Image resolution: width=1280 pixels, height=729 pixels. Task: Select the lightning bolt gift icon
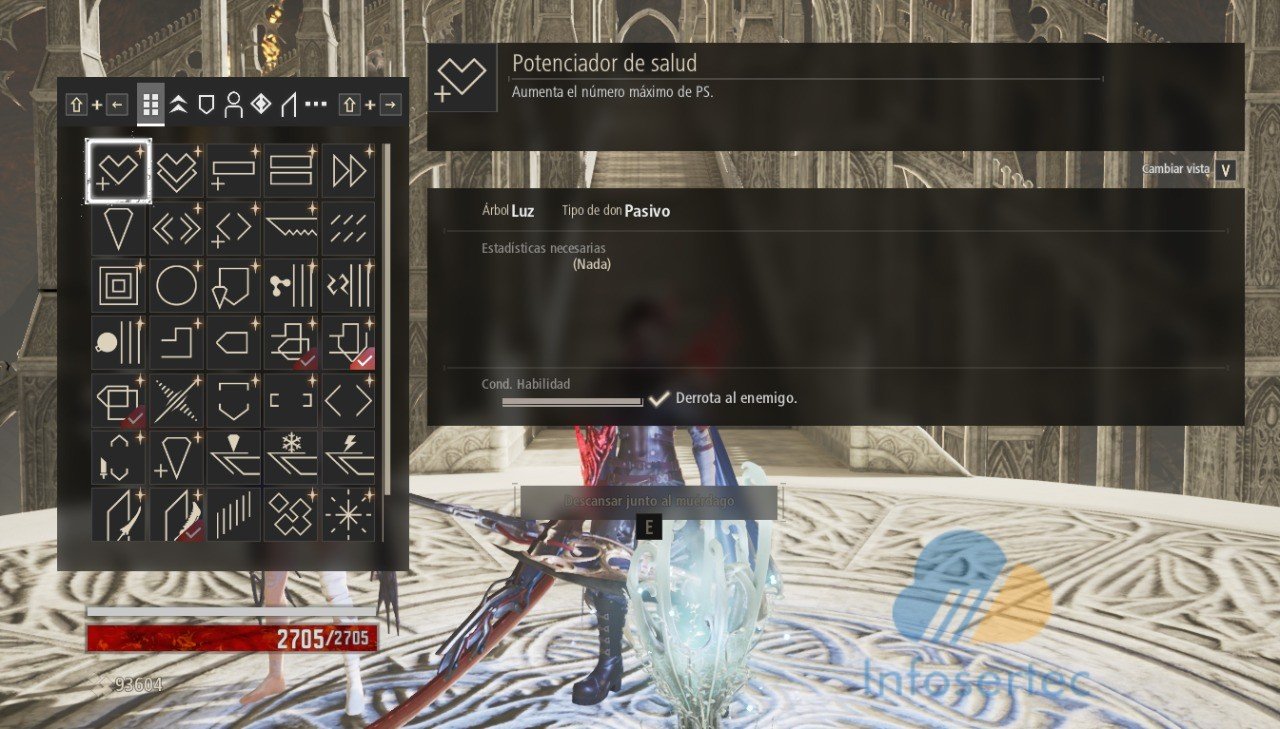tap(349, 457)
